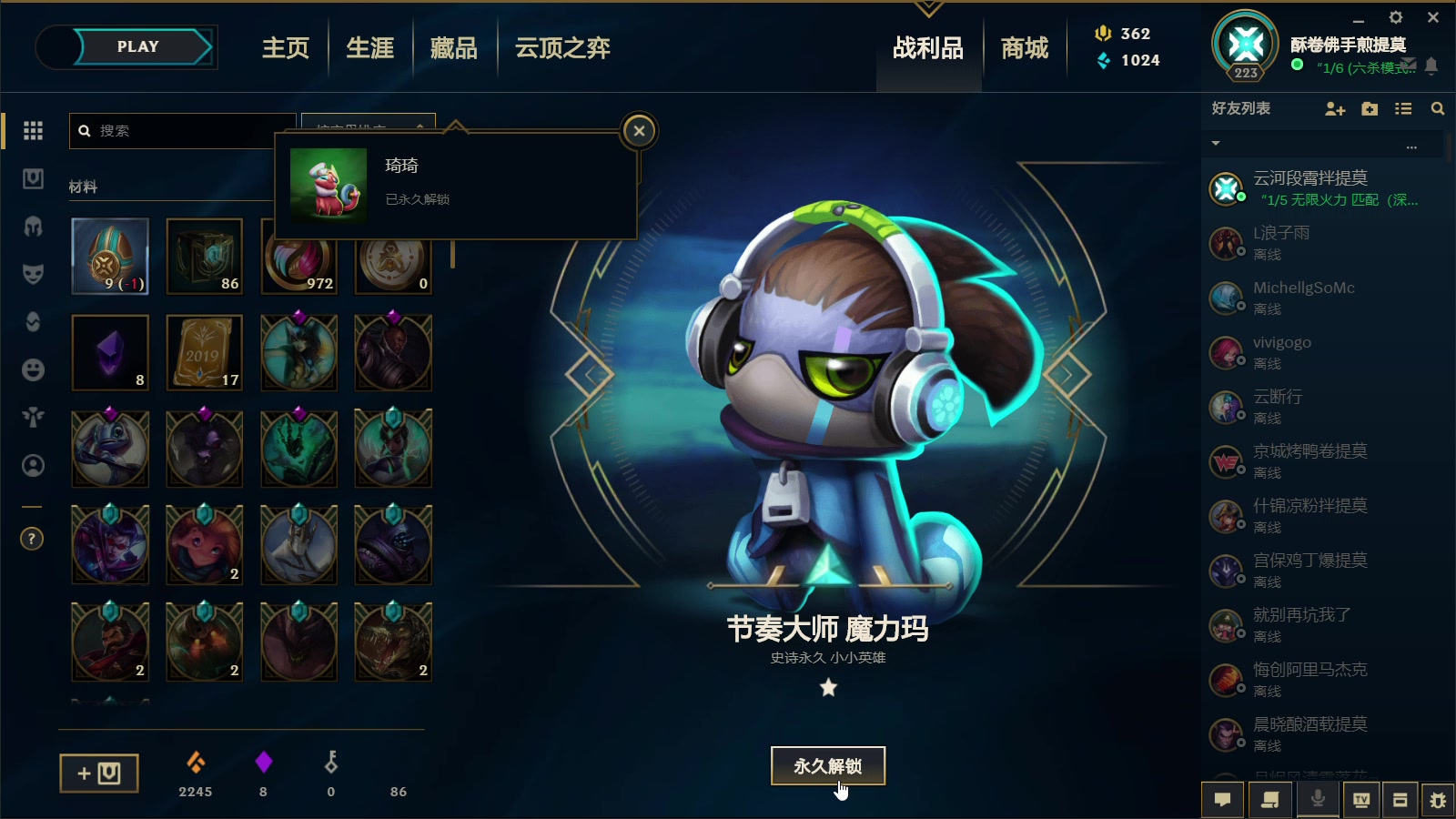This screenshot has height=819, width=1456.
Task: Open the loot help question mark icon
Action: [x=31, y=539]
